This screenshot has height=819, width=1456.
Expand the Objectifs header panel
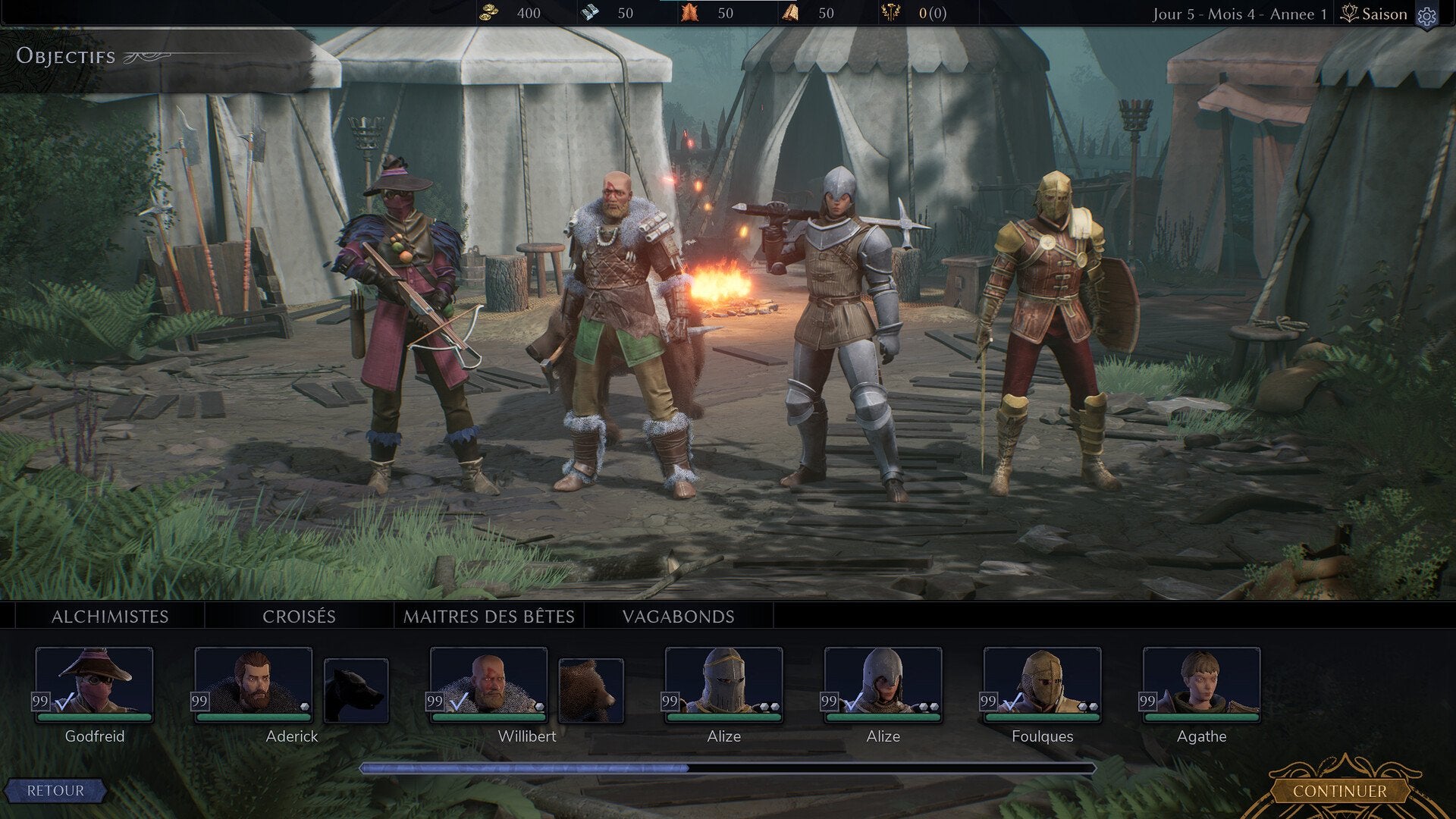click(x=66, y=55)
